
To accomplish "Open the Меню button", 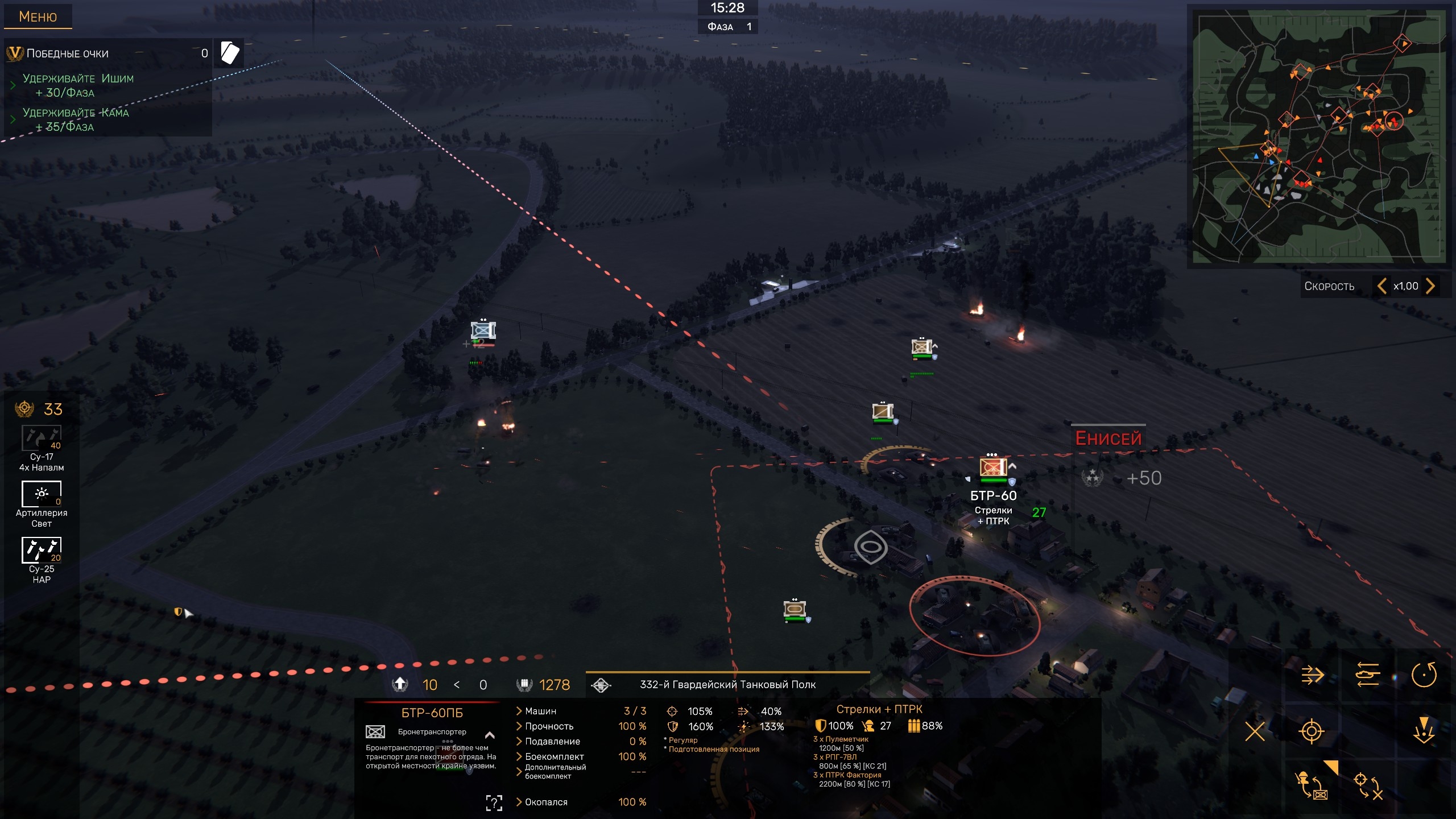I will click(x=38, y=16).
